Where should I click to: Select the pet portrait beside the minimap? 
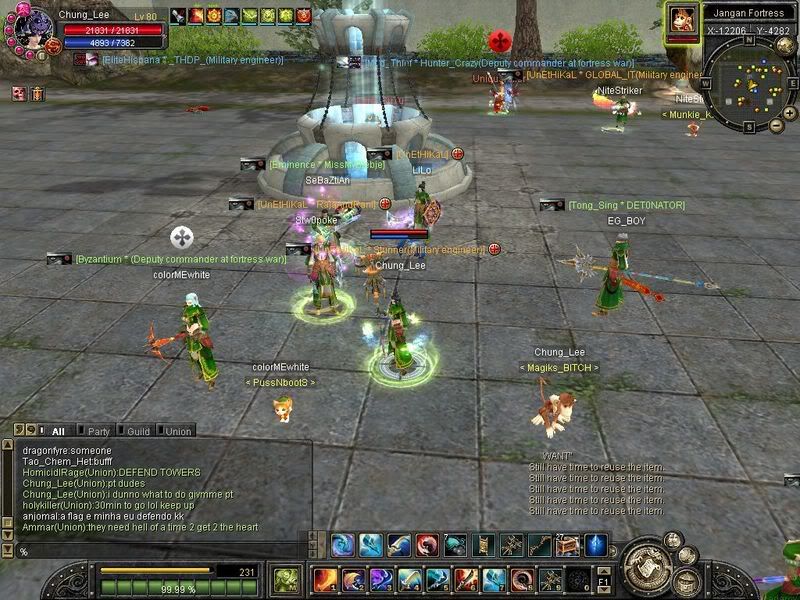(x=683, y=19)
